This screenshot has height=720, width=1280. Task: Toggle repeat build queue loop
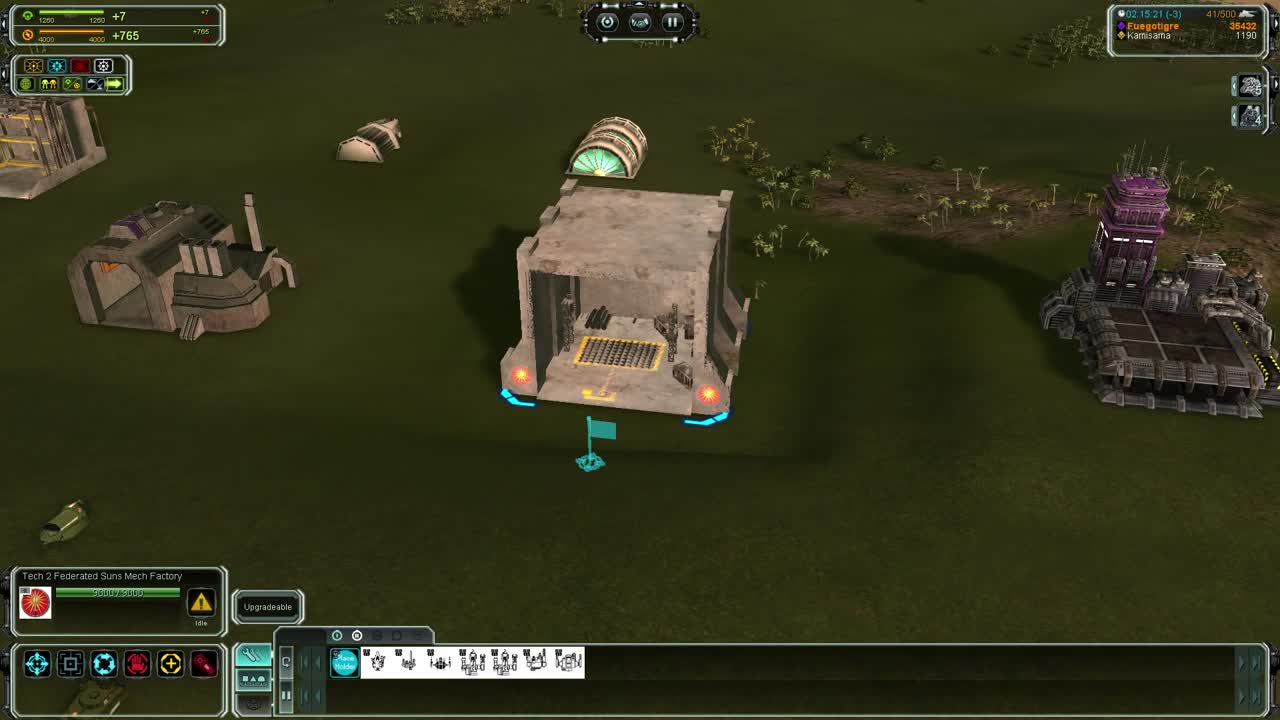[x=286, y=662]
